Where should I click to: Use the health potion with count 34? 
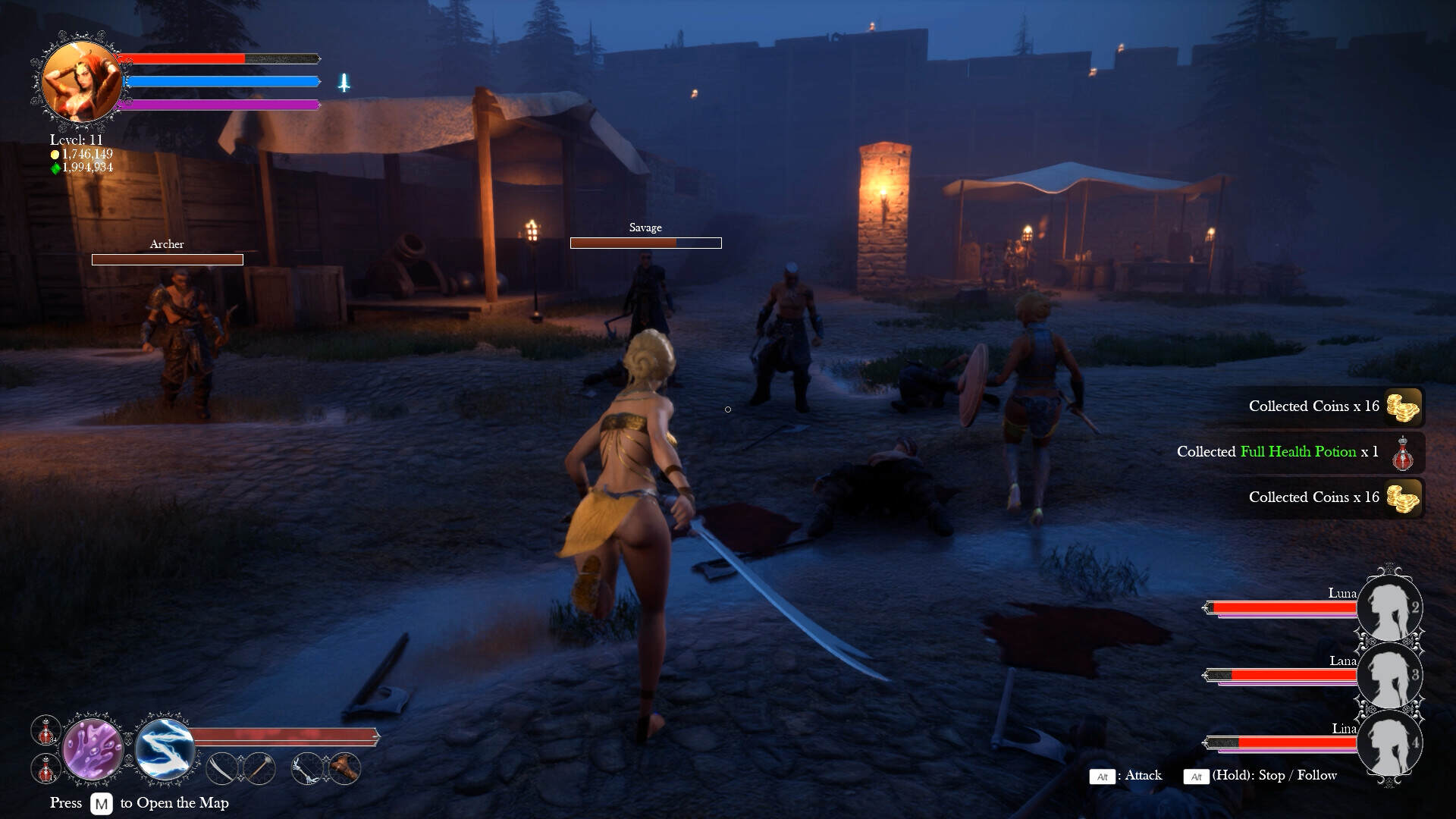pos(45,730)
